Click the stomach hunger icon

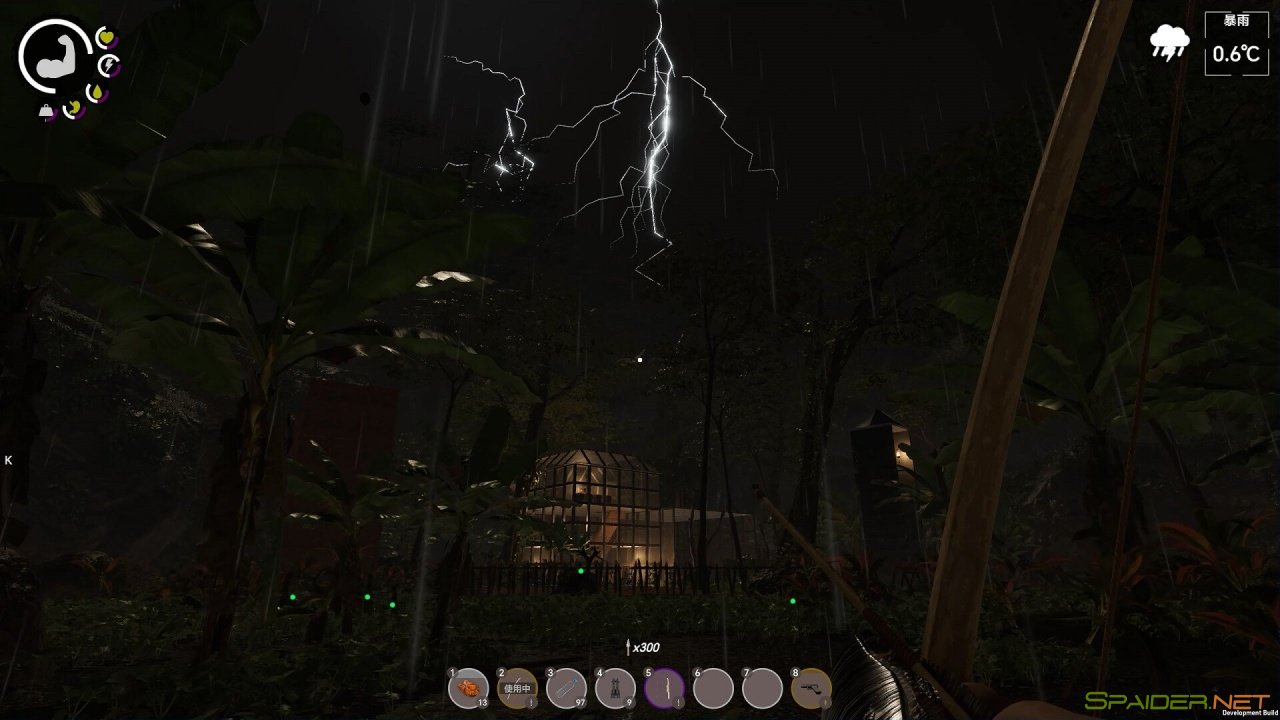73,108
